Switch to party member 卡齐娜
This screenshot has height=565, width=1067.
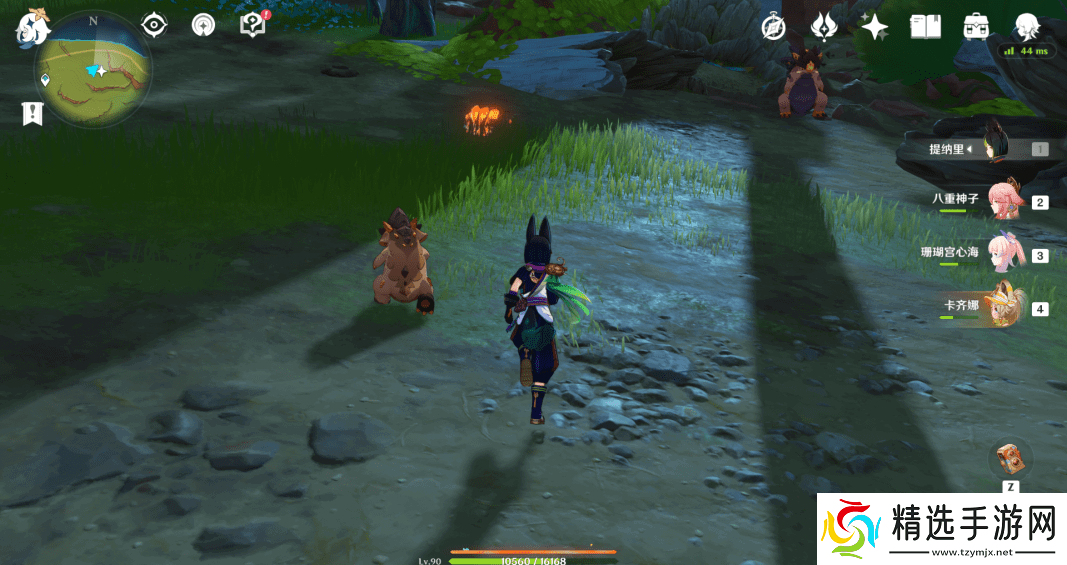[1003, 306]
